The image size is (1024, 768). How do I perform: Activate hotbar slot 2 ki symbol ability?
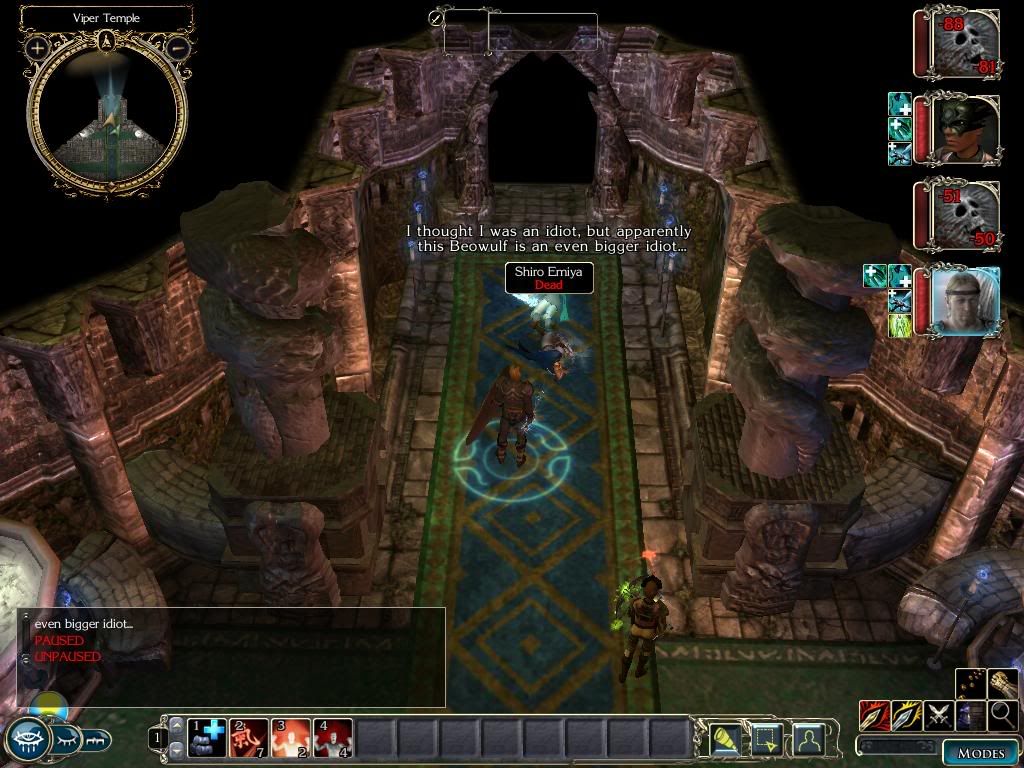[x=249, y=739]
